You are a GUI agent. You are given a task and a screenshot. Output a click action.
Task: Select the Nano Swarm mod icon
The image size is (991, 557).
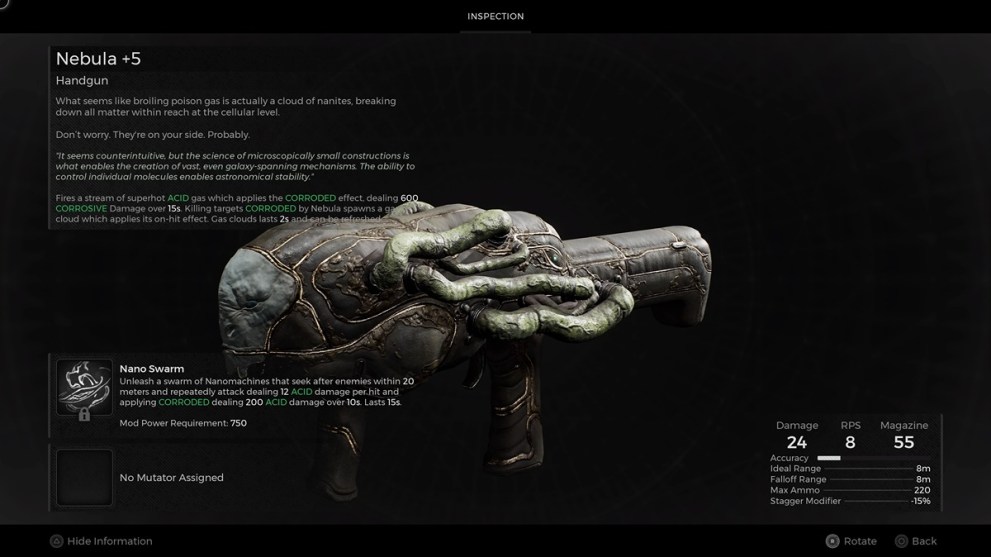84,388
